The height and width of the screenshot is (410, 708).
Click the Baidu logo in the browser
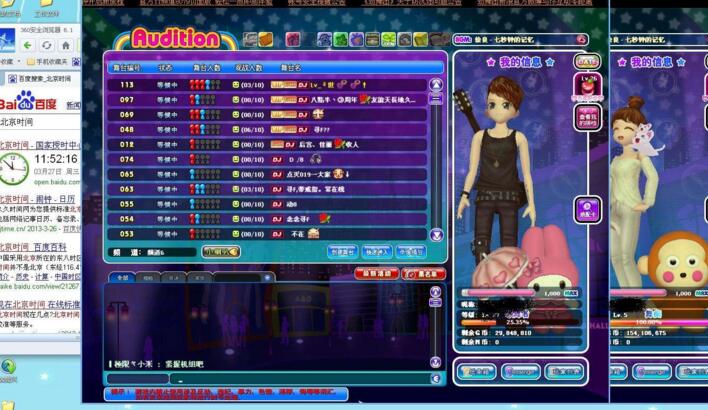tap(30, 100)
